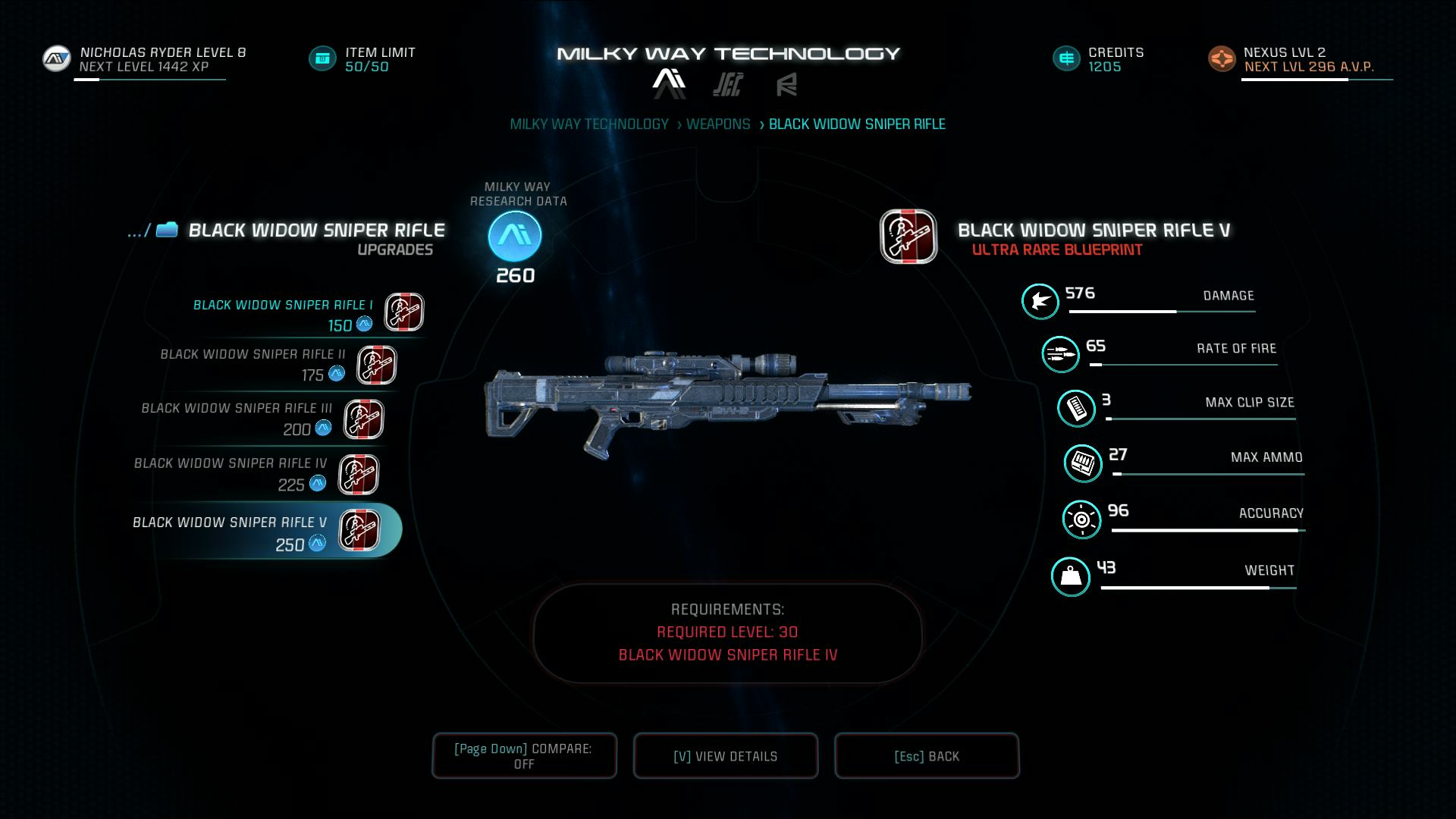Viewport: 1456px width, 819px height.
Task: Open the Heleus Technology category icon
Action: coord(726,85)
